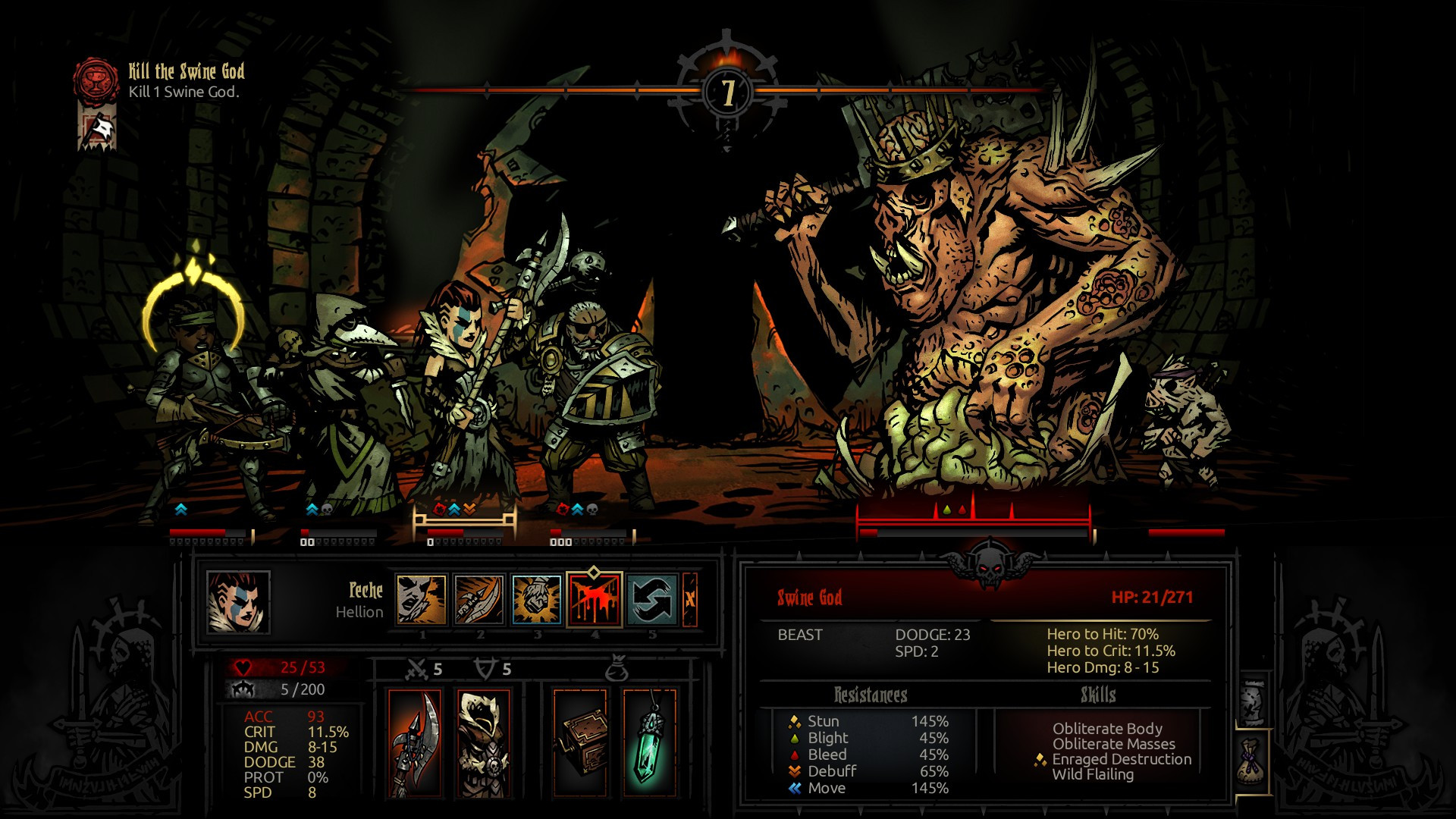Select the green crystal trinket slot
The width and height of the screenshot is (1456, 819).
(650, 743)
